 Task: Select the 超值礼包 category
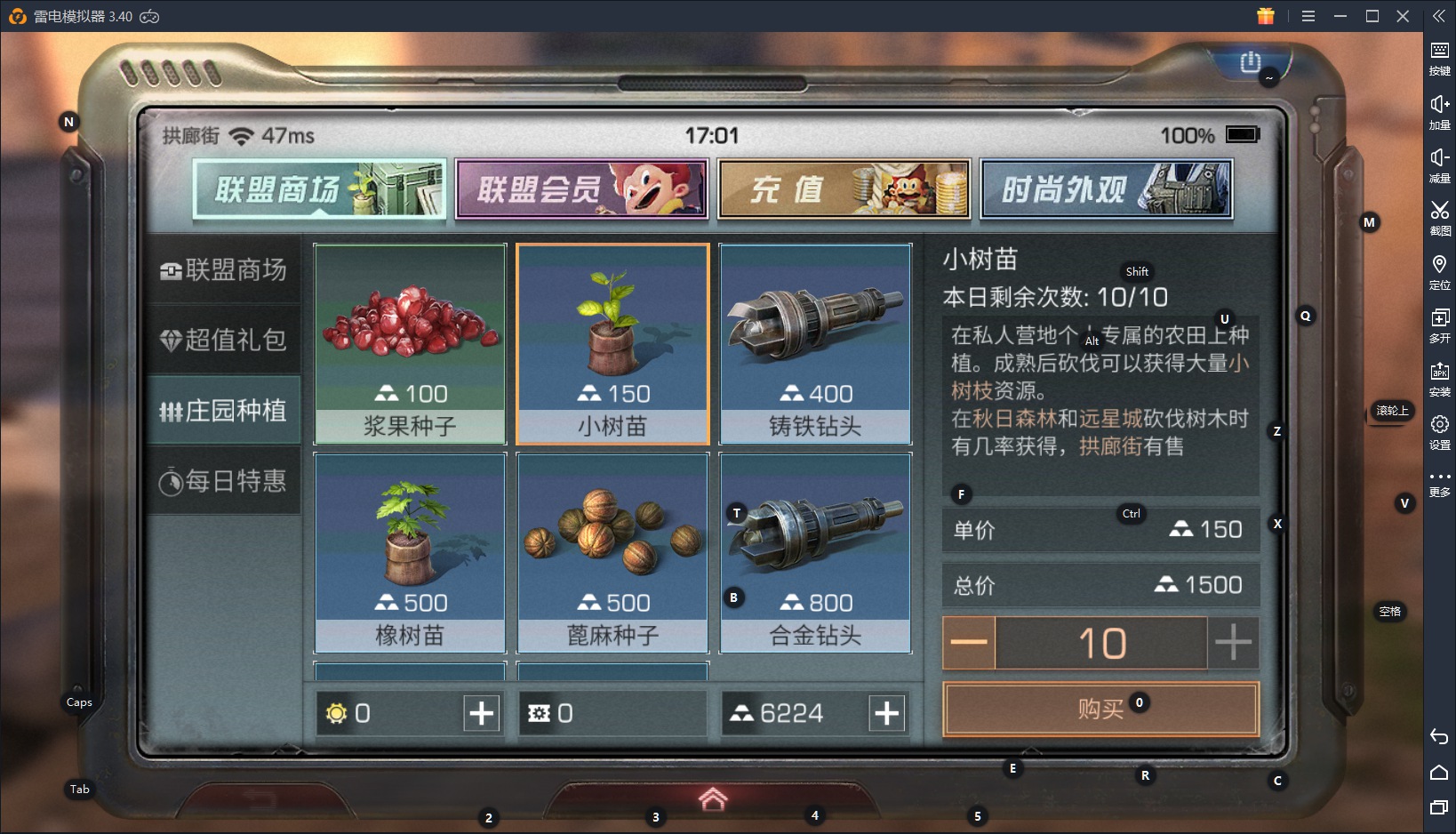click(225, 341)
